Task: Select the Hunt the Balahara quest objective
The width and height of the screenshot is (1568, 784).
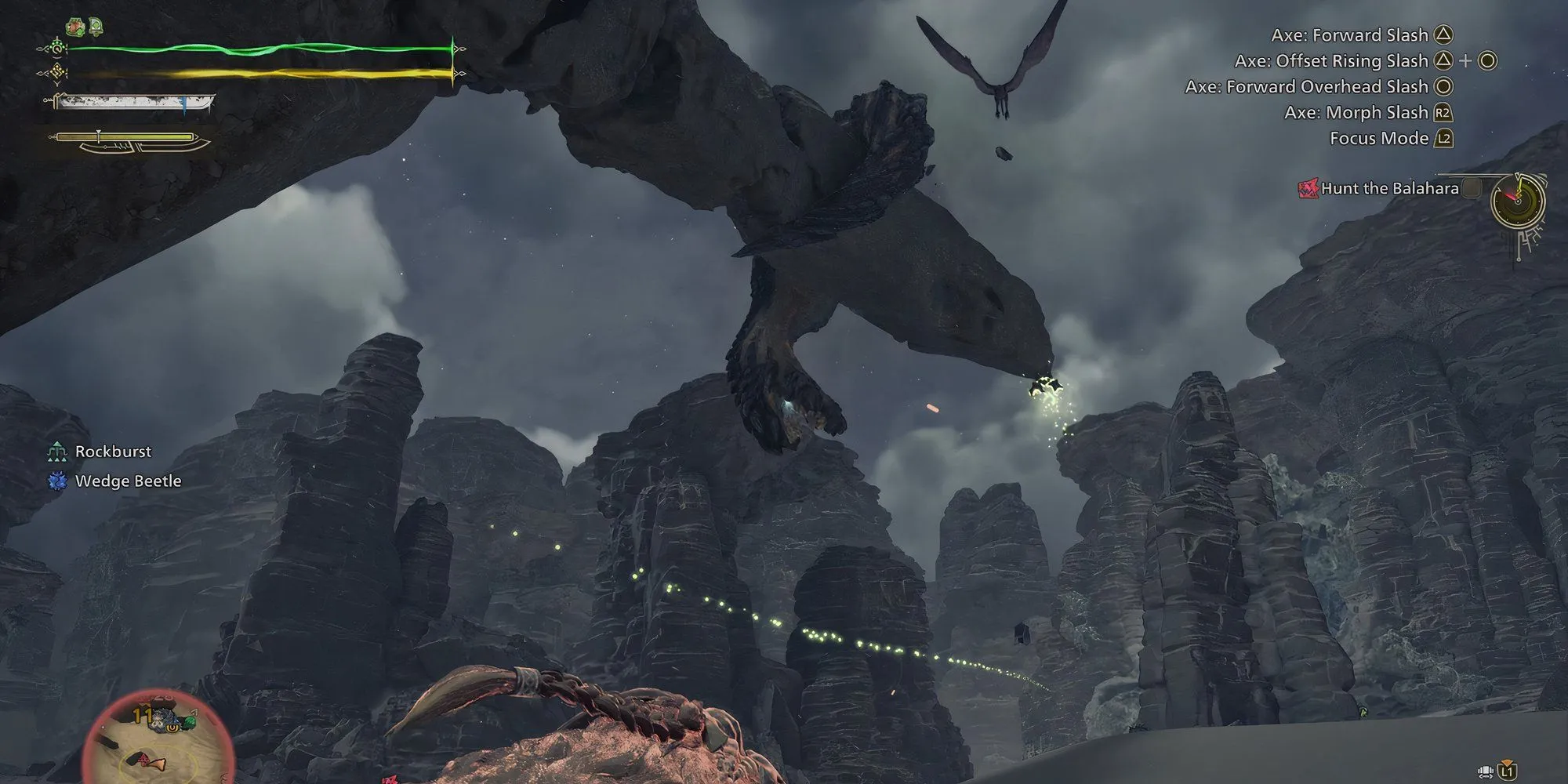Action: point(1388,188)
